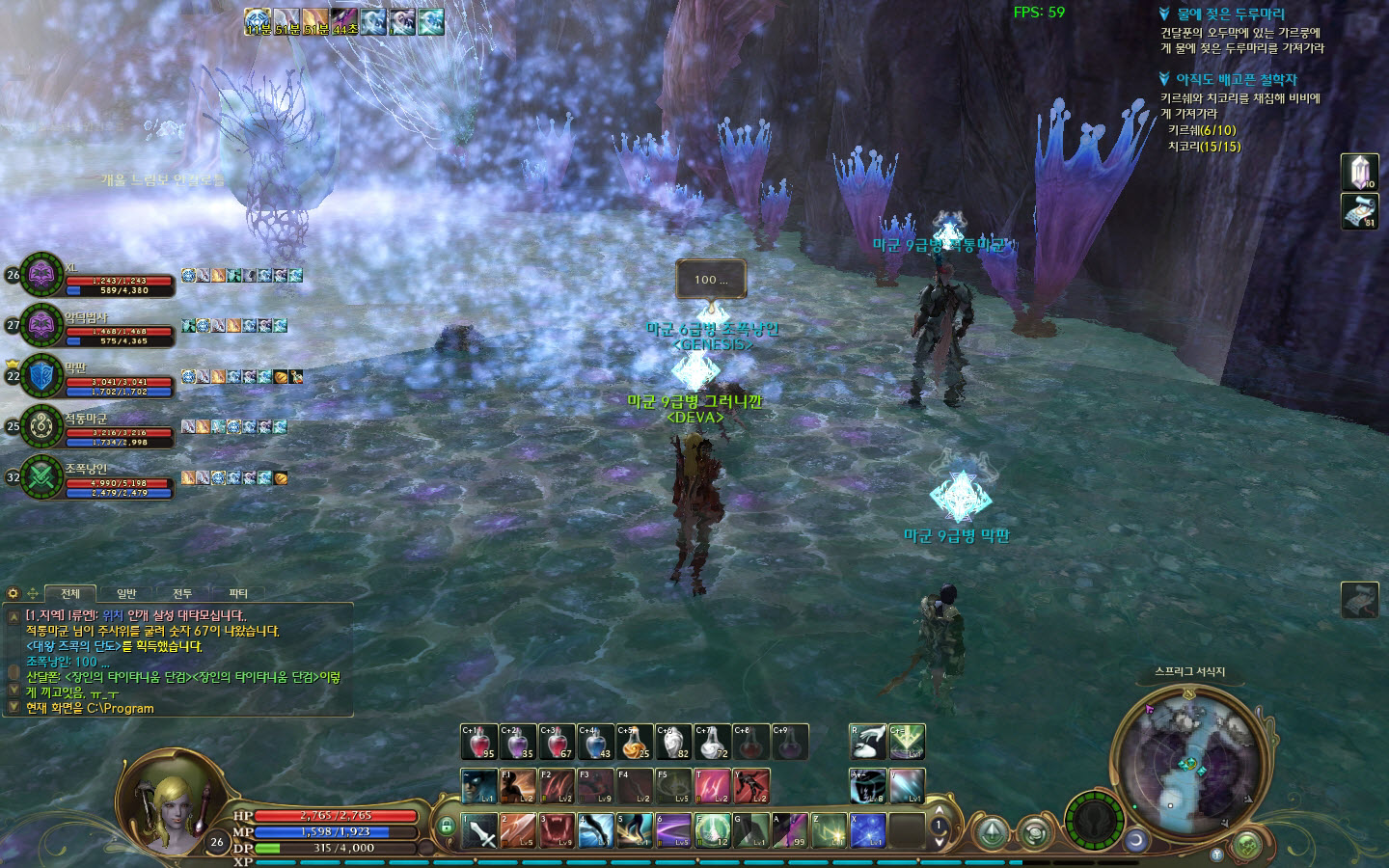Activate the sword attack skill in slot 1
This screenshot has height=868, width=1389.
pos(479,830)
